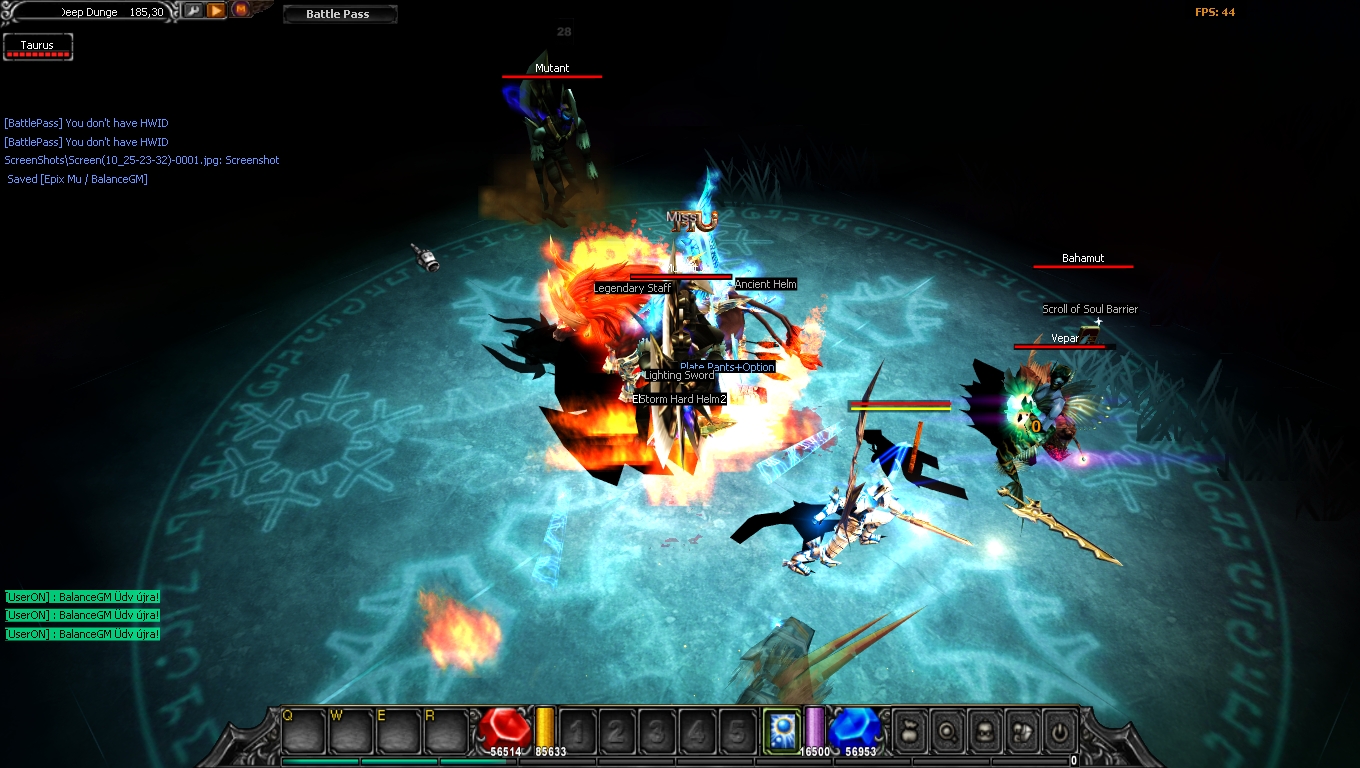
Task: Open the Battle Pass window
Action: 339,14
